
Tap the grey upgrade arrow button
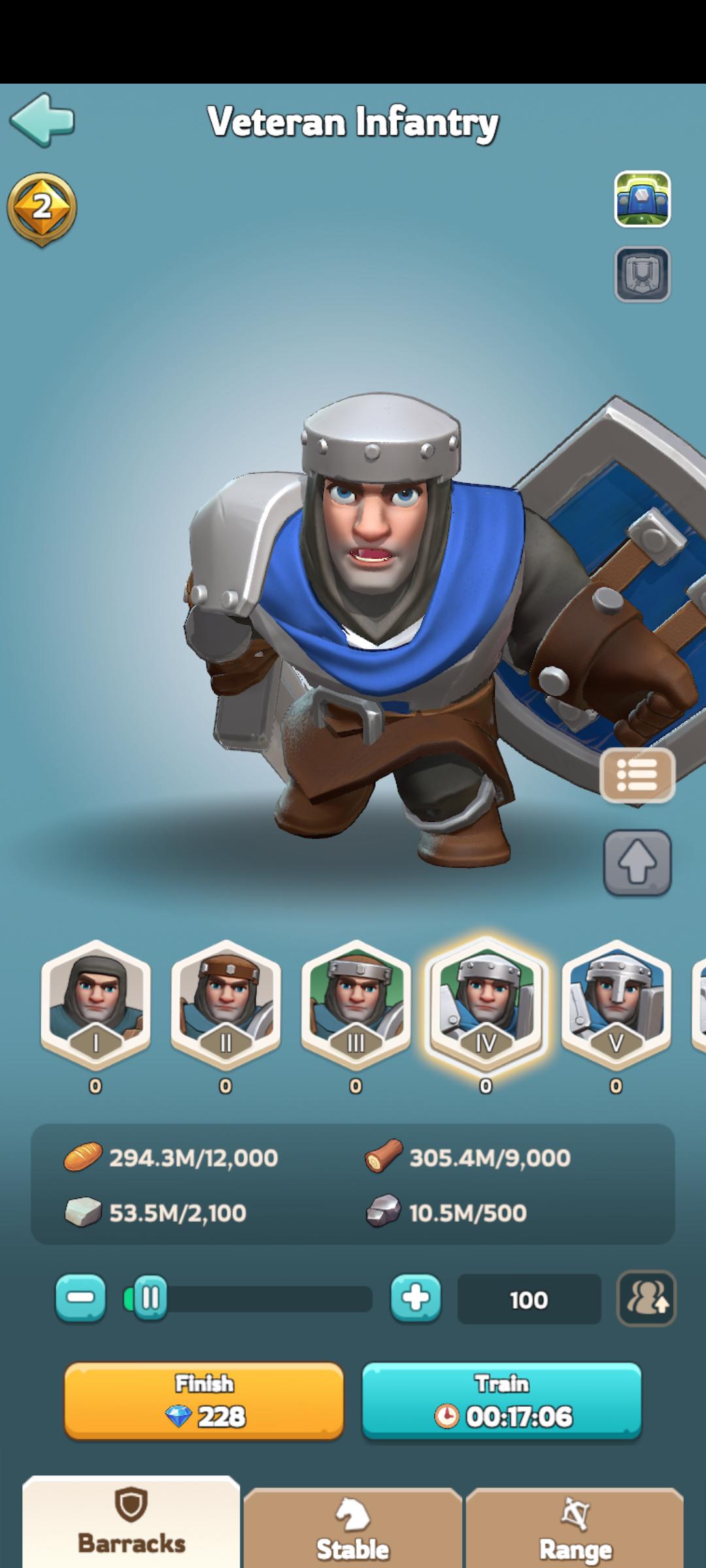(637, 862)
